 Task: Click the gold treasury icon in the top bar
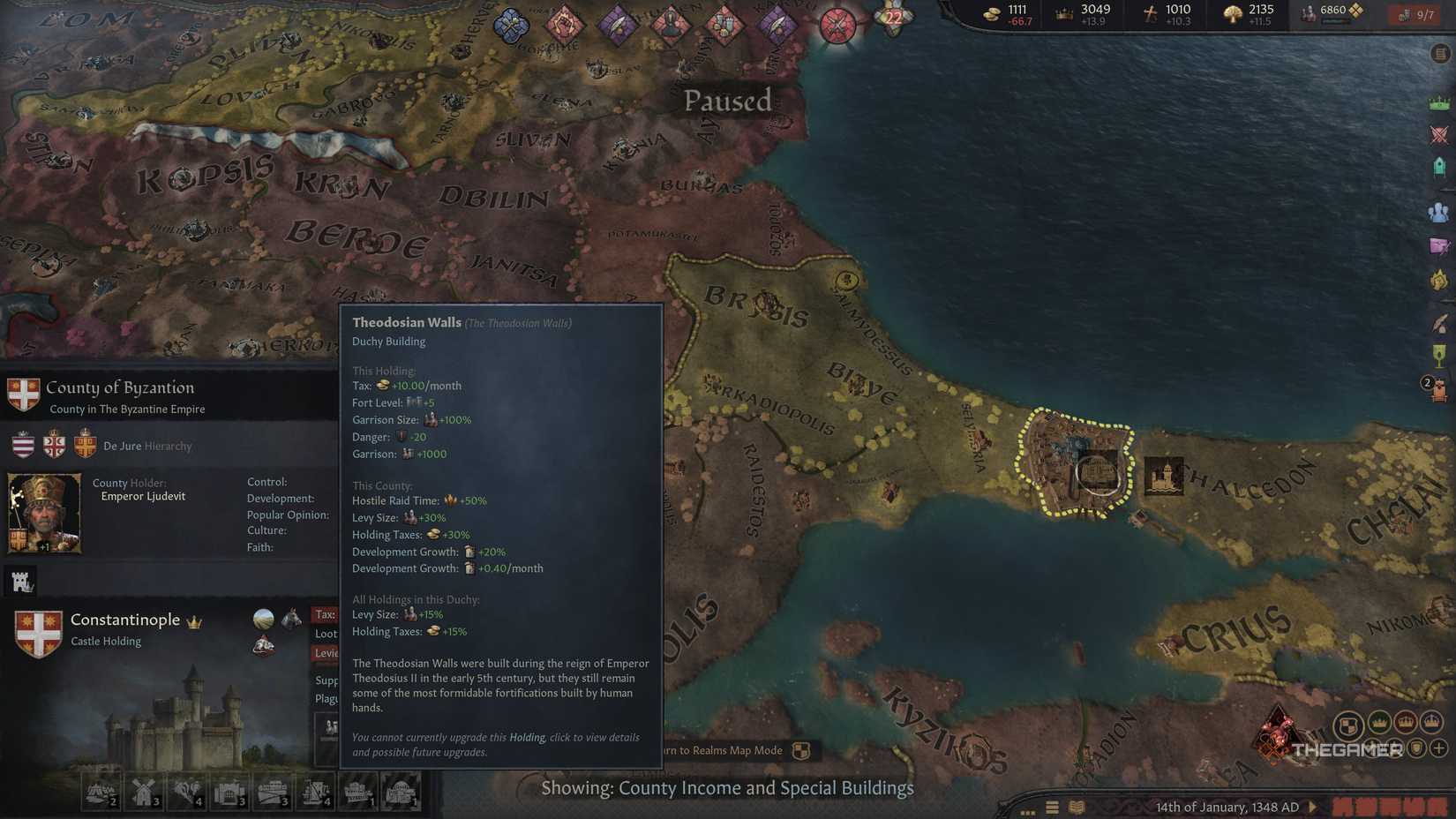pyautogui.click(x=990, y=12)
